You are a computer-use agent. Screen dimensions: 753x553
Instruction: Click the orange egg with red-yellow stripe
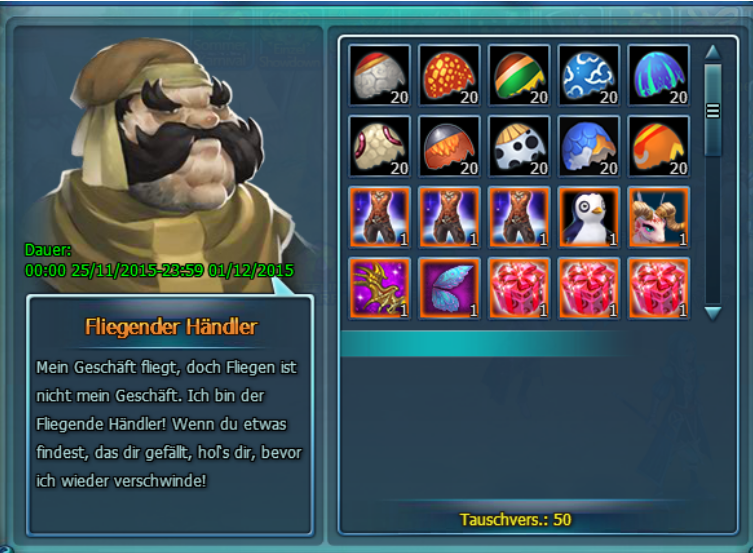tap(659, 146)
